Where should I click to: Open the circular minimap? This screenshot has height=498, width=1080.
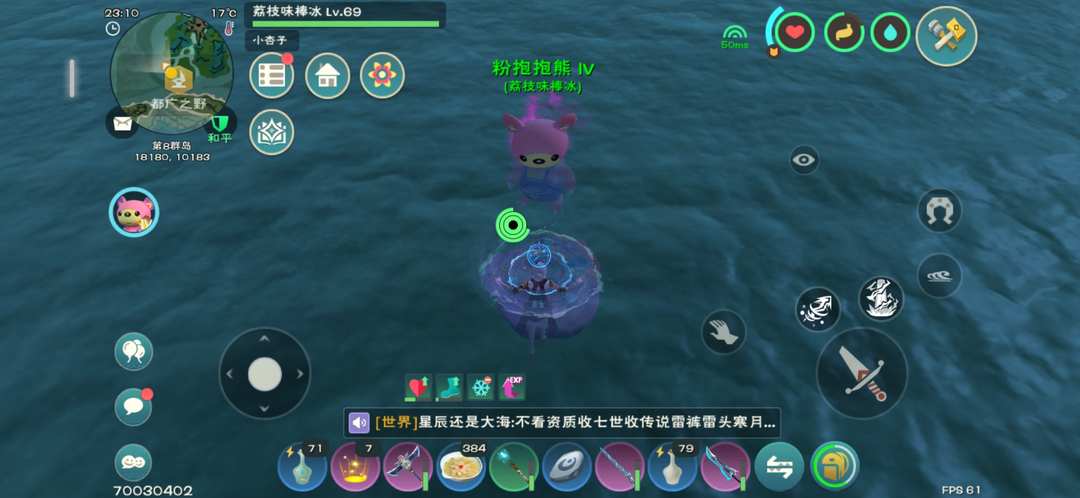[x=170, y=70]
